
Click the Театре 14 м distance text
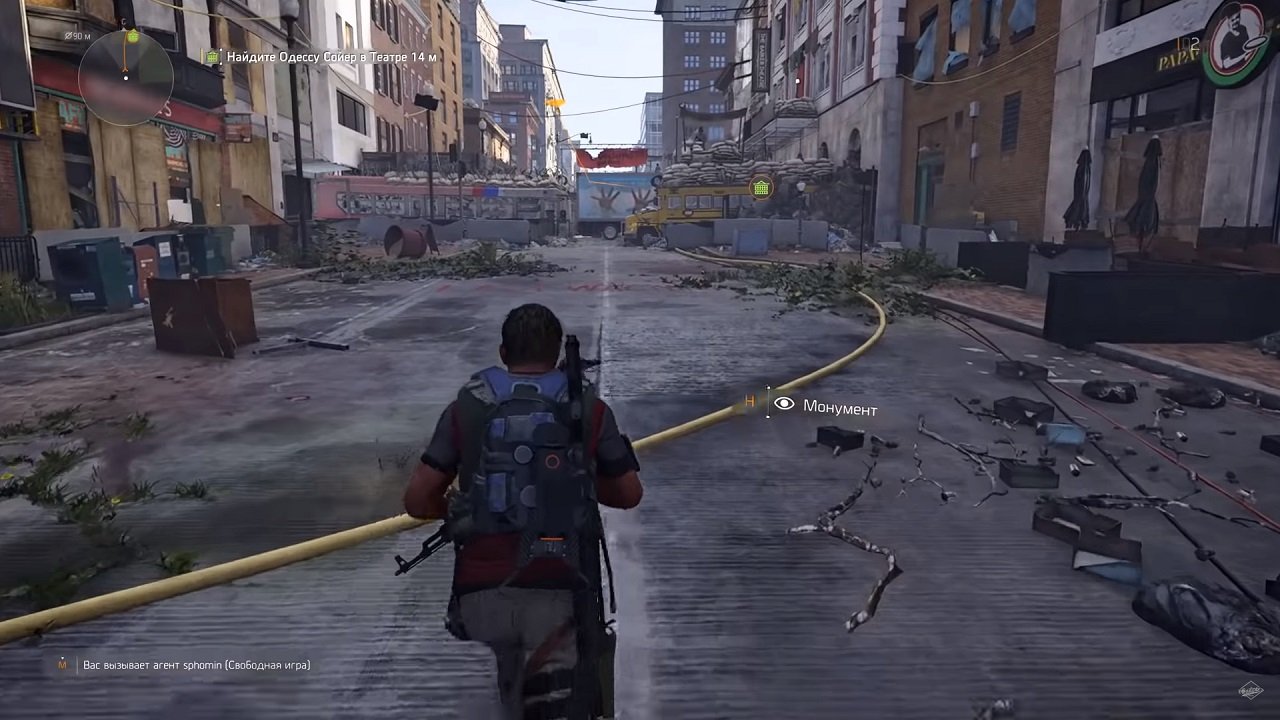coord(404,57)
